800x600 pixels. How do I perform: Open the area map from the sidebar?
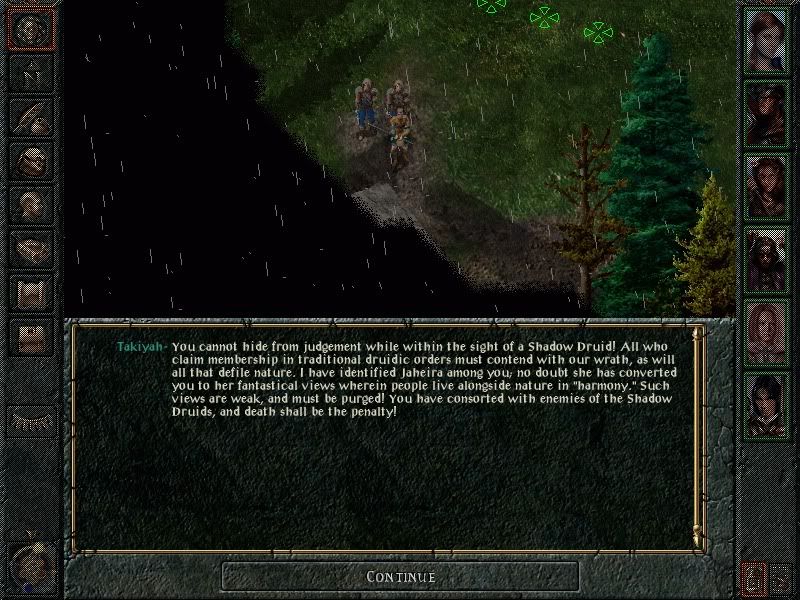(30, 74)
